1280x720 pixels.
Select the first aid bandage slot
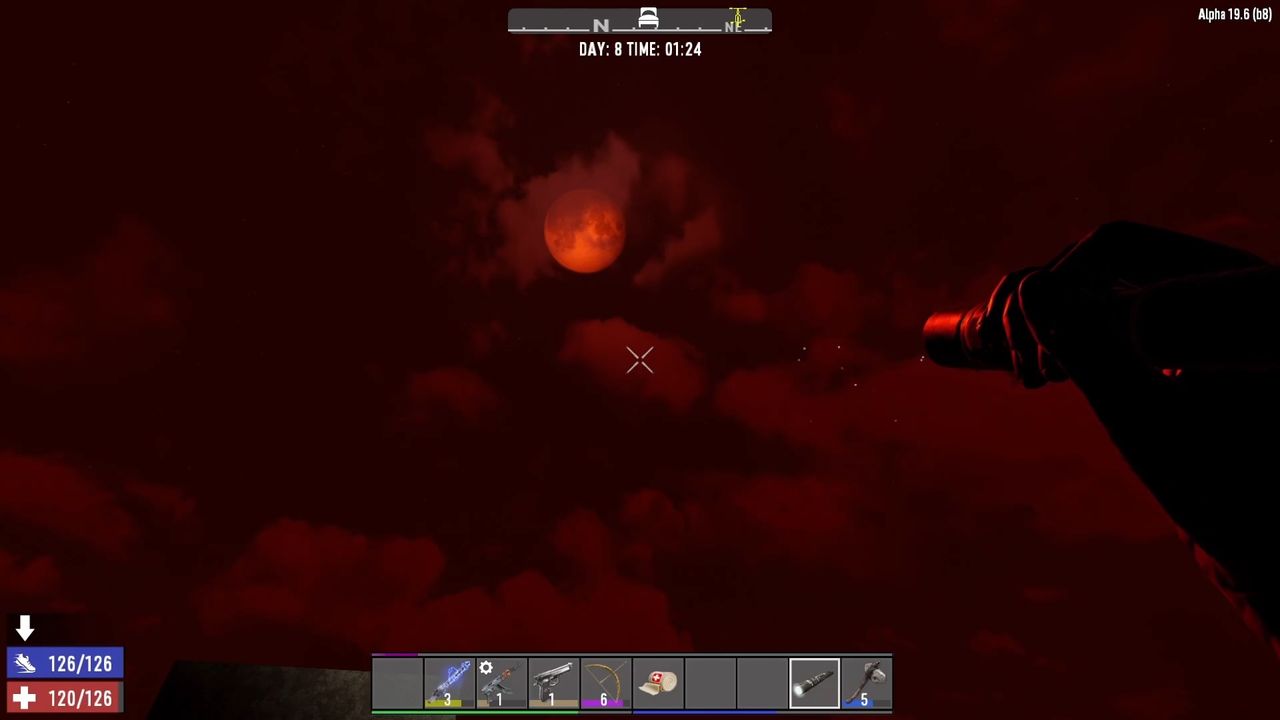pos(658,683)
